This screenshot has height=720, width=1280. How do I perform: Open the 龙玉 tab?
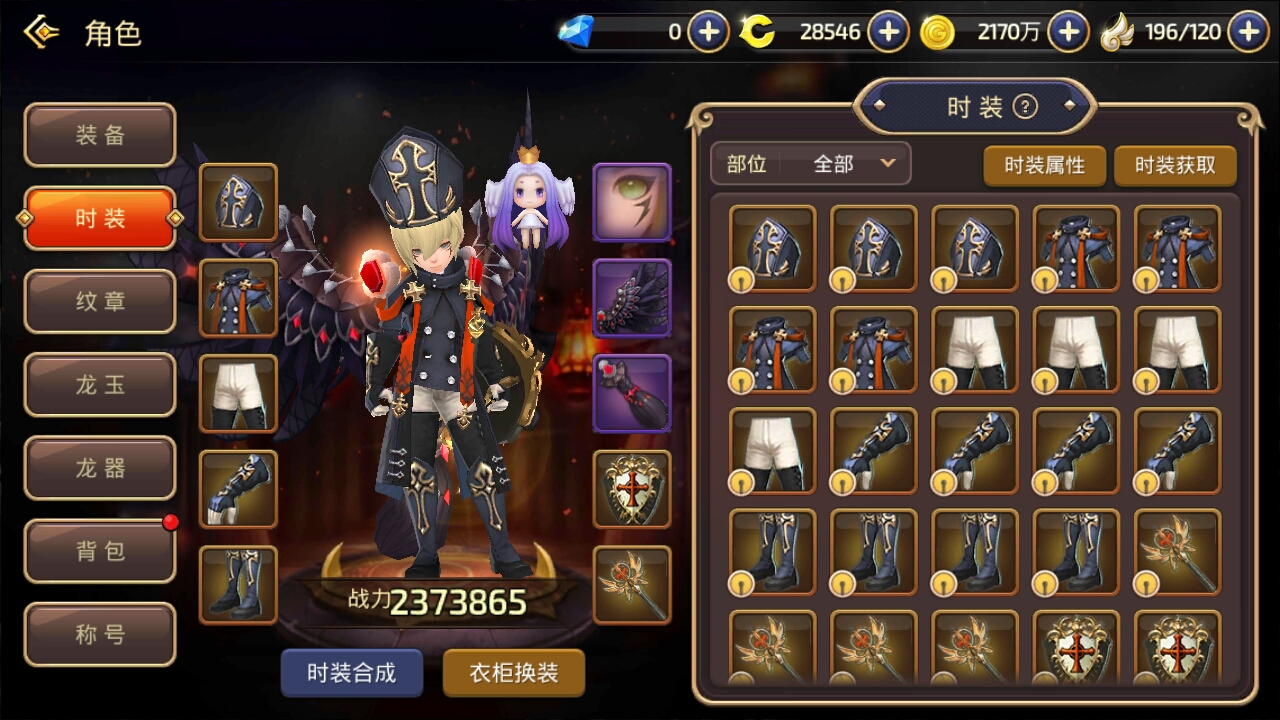(100, 384)
